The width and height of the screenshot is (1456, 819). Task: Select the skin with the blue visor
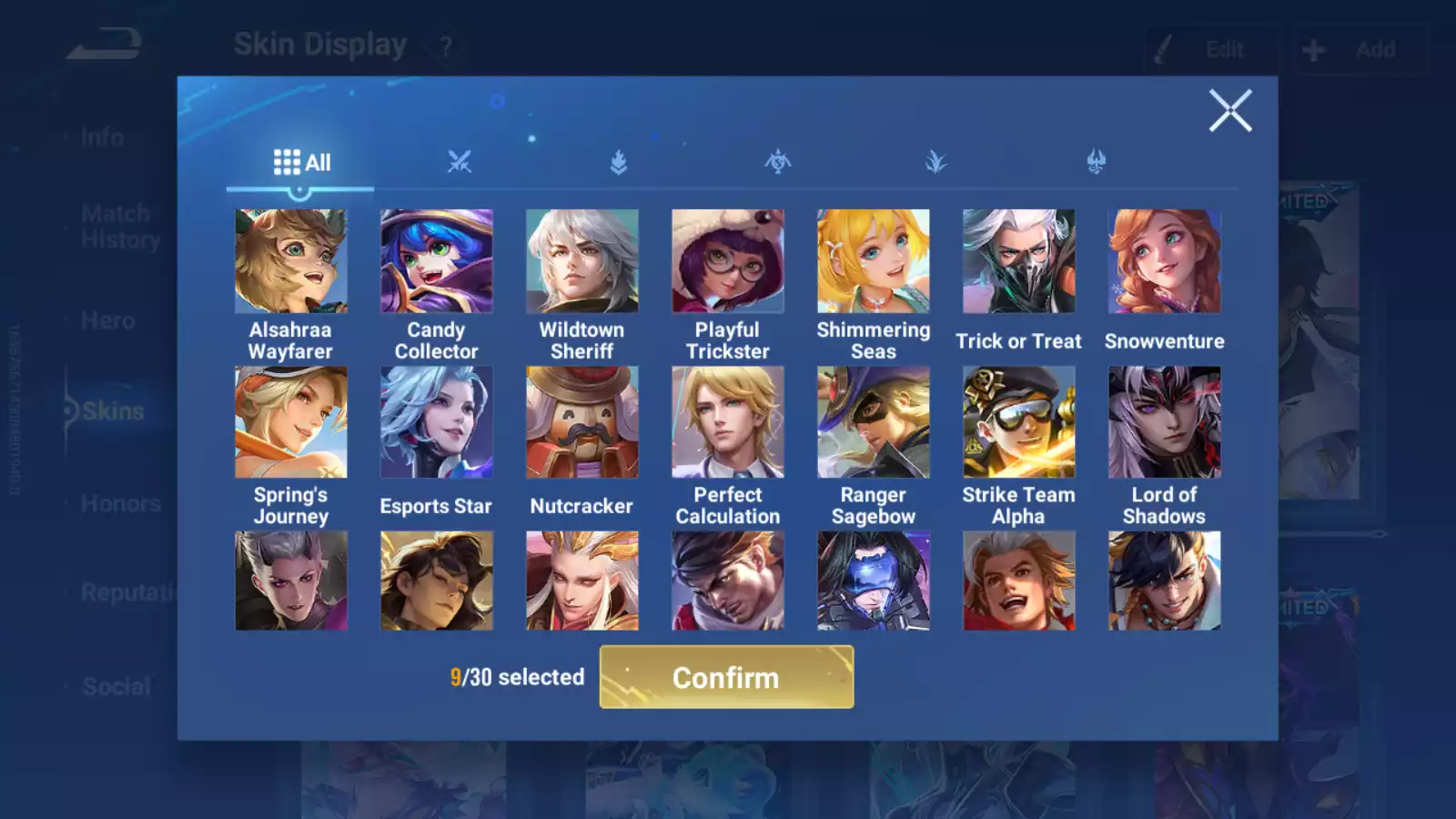pos(874,581)
